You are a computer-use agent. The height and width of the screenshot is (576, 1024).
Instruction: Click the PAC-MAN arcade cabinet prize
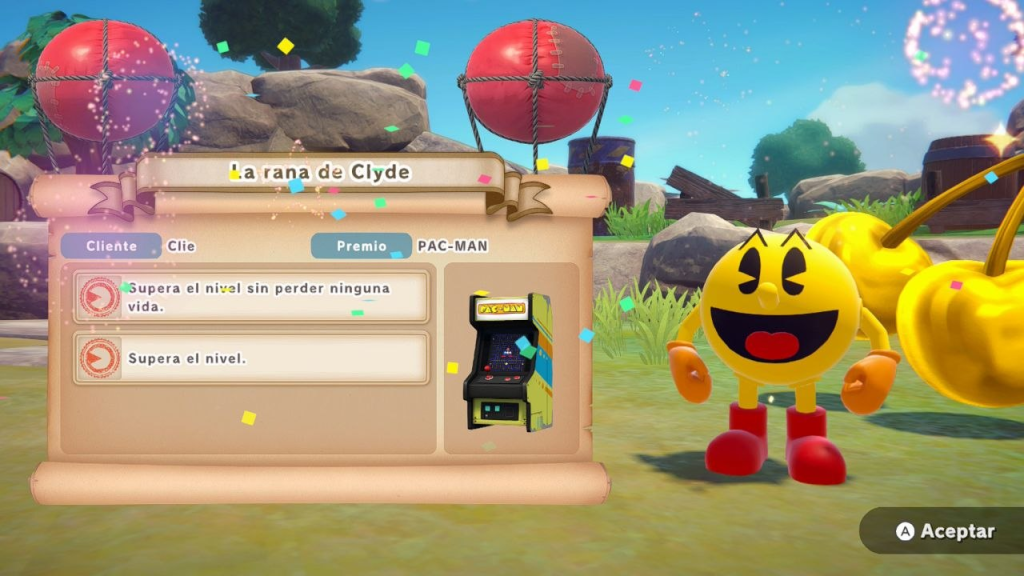pos(508,361)
